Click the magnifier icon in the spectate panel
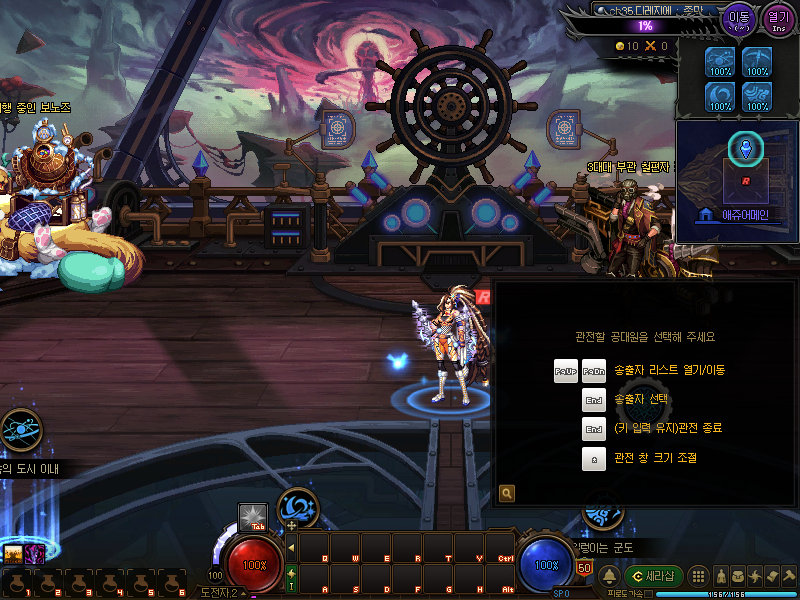The width and height of the screenshot is (800, 600). (x=507, y=493)
